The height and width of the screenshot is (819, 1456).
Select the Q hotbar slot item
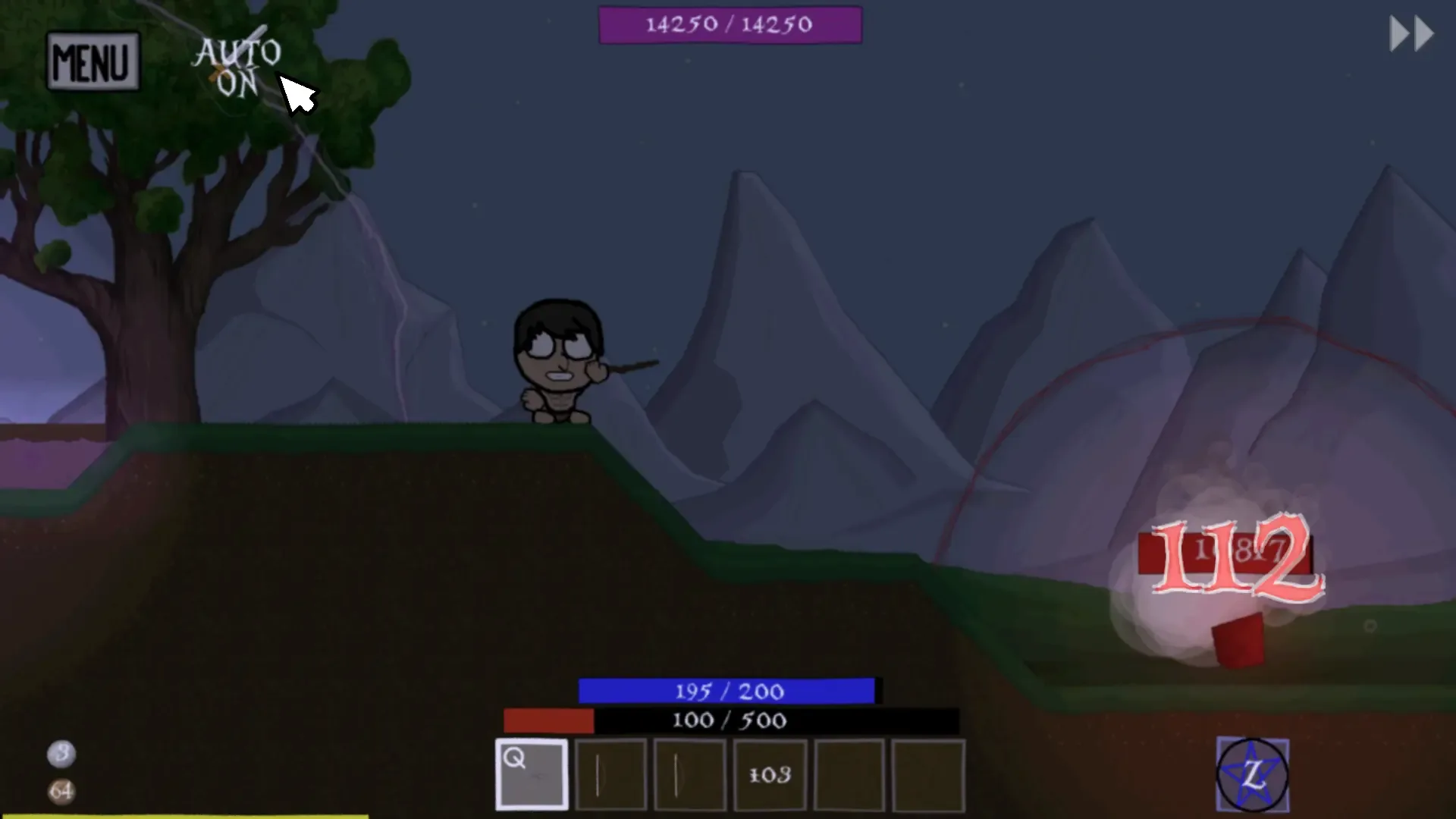coord(531,775)
